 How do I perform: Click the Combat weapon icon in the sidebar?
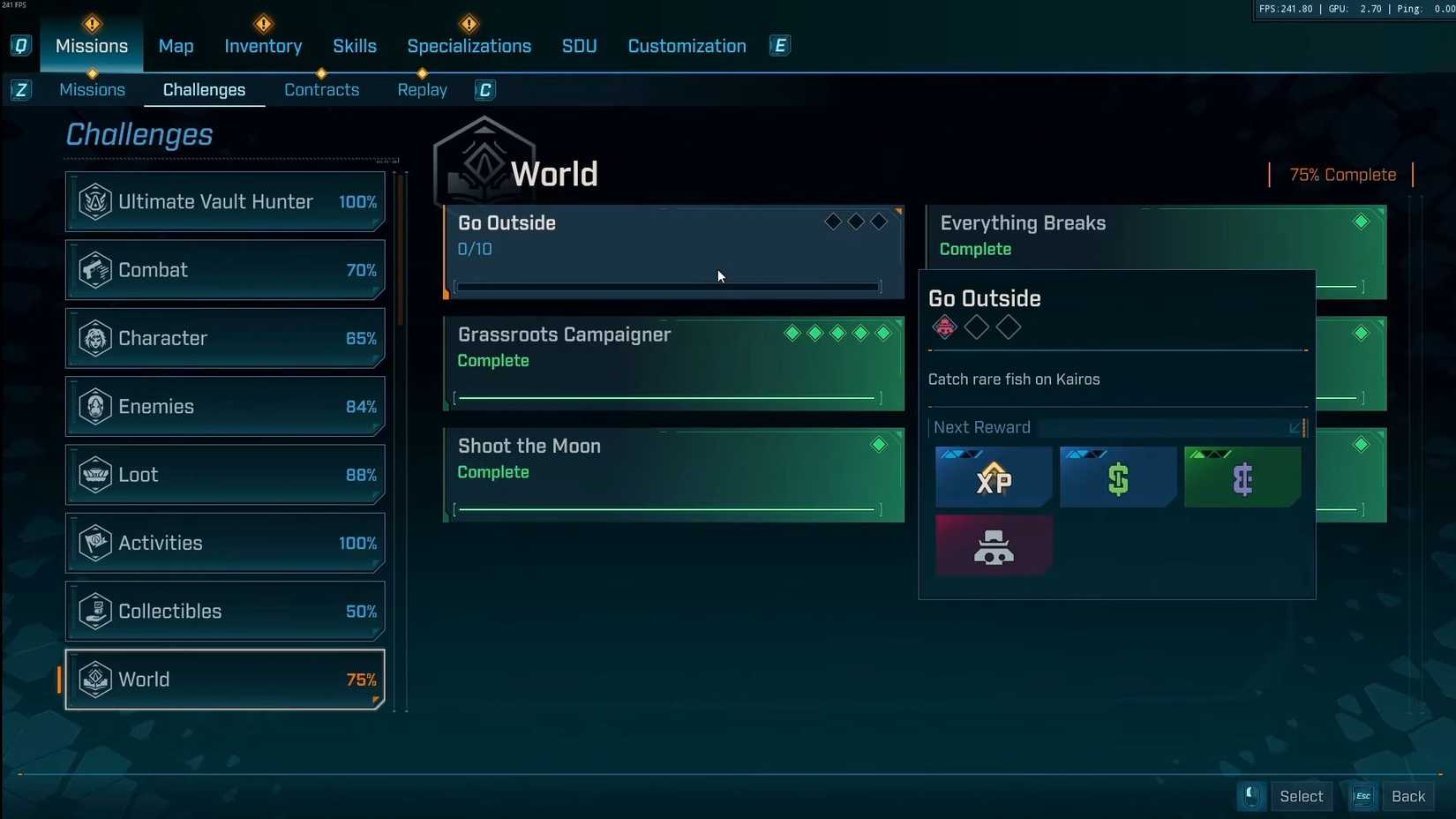(94, 270)
